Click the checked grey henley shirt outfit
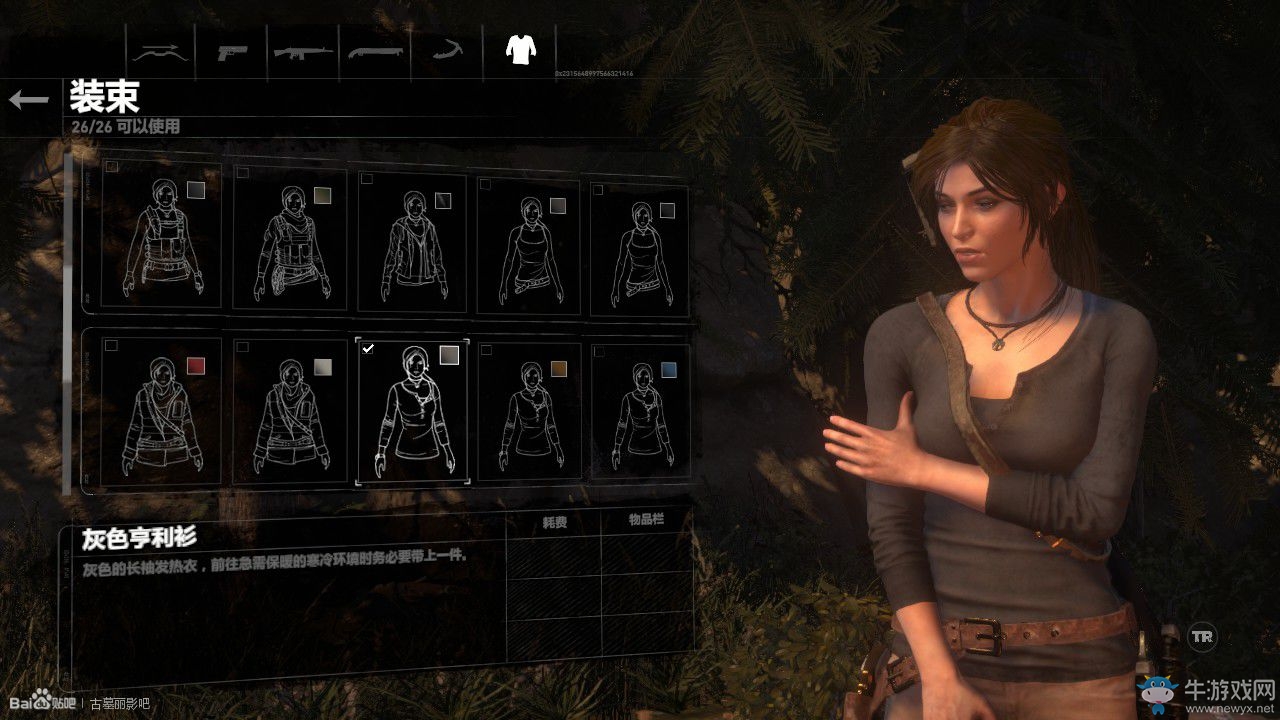This screenshot has width=1280, height=720. [x=412, y=411]
